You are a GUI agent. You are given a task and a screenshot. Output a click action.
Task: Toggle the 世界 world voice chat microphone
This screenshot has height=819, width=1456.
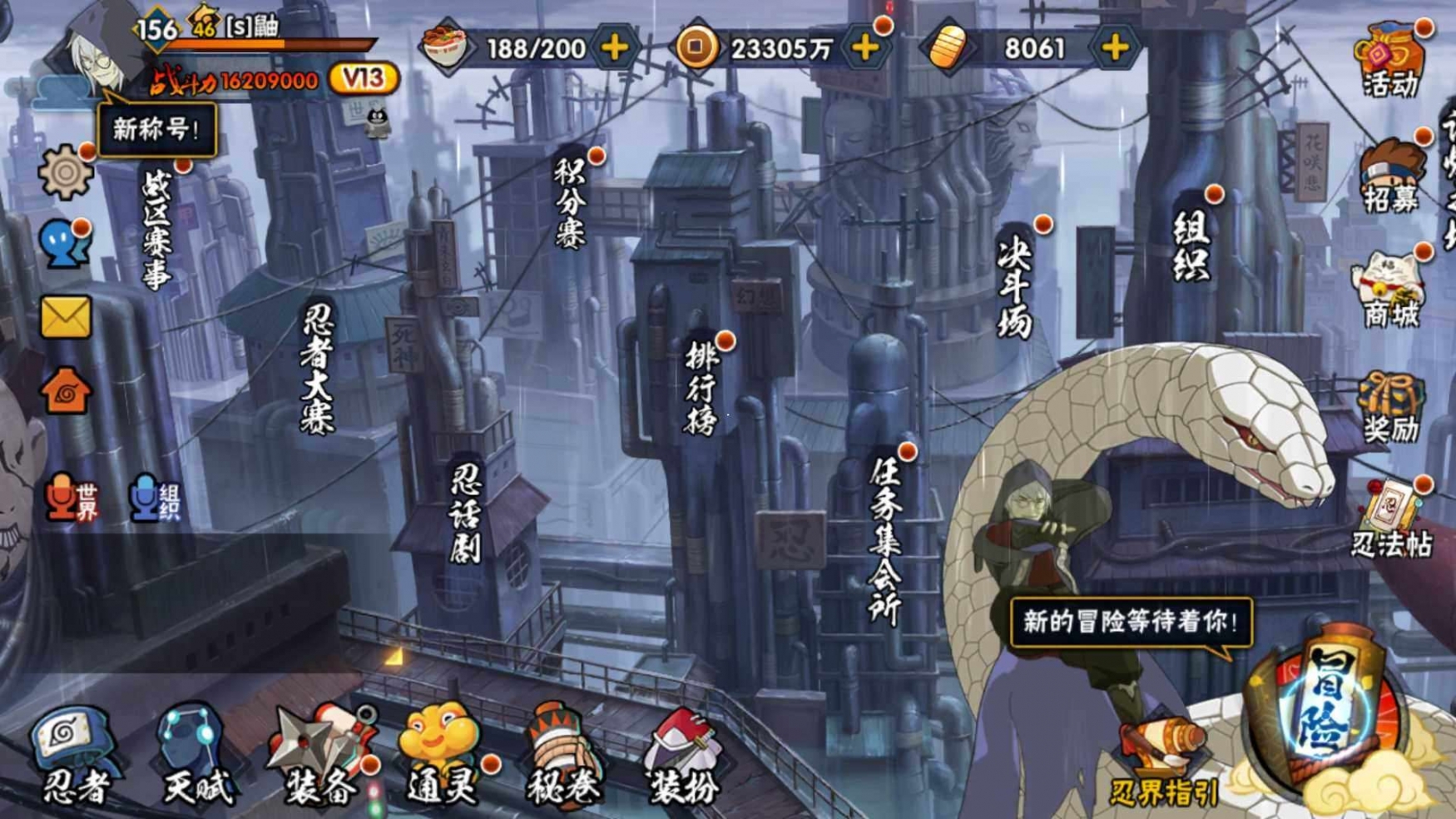coord(72,498)
